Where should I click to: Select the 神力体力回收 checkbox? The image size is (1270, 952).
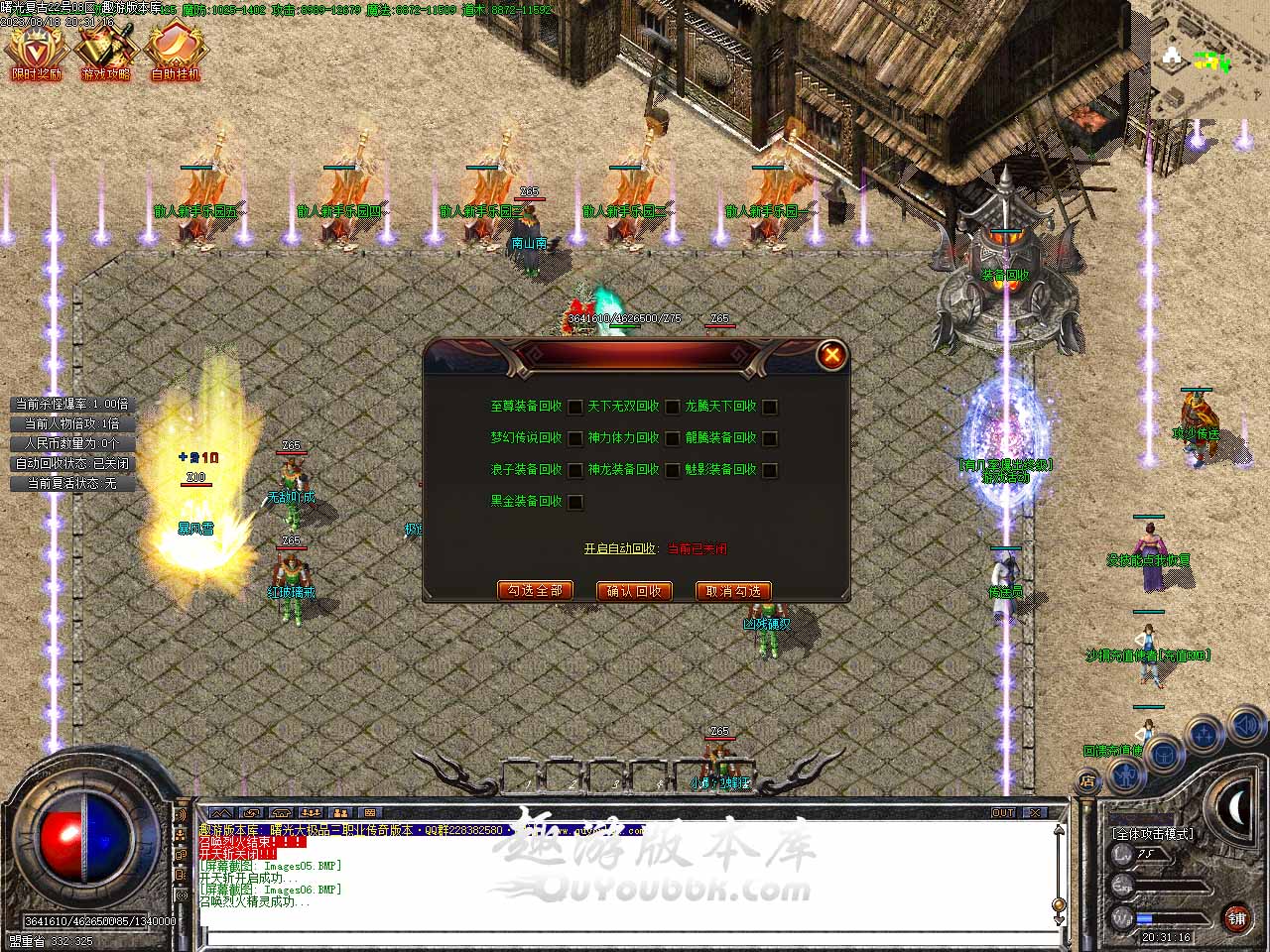point(672,438)
